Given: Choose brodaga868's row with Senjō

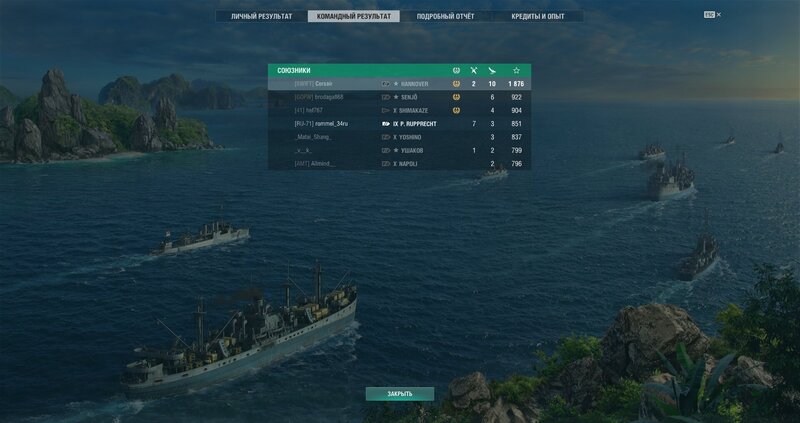Looking at the screenshot, I should (399, 97).
